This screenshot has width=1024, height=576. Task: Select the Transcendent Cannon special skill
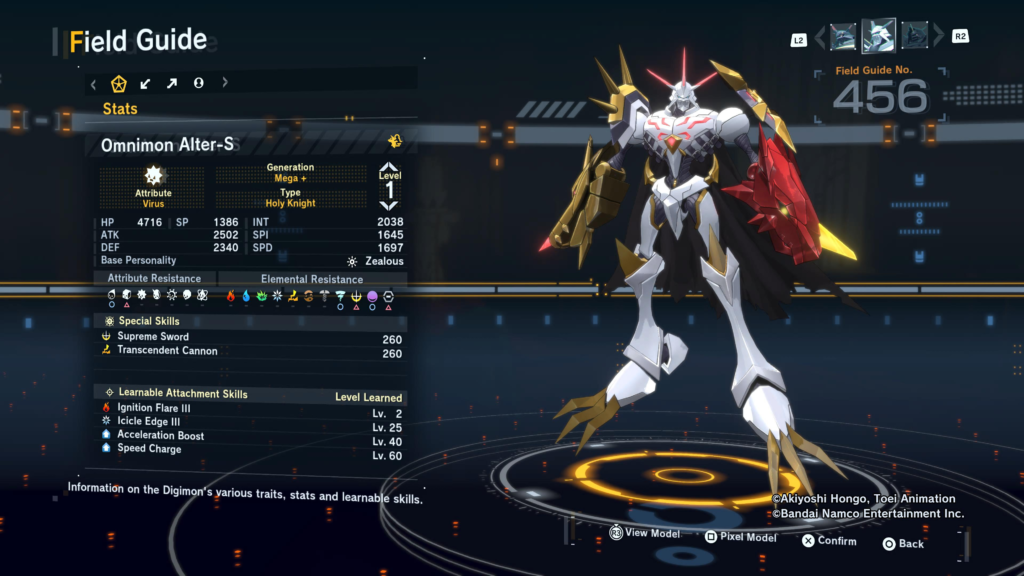(166, 351)
